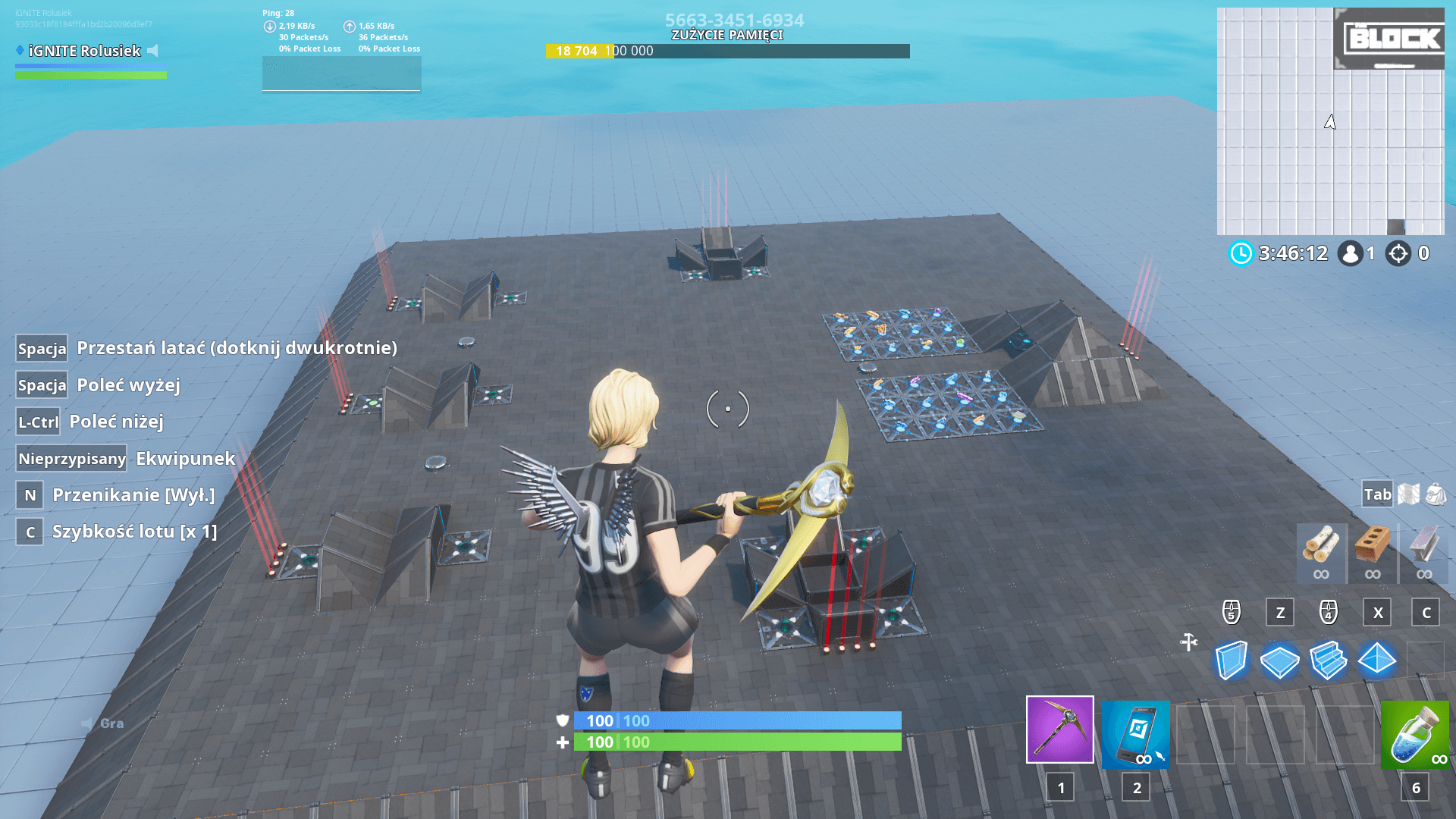Open the backpack inventory icon
Image resolution: width=1456 pixels, height=819 pixels.
1433,494
